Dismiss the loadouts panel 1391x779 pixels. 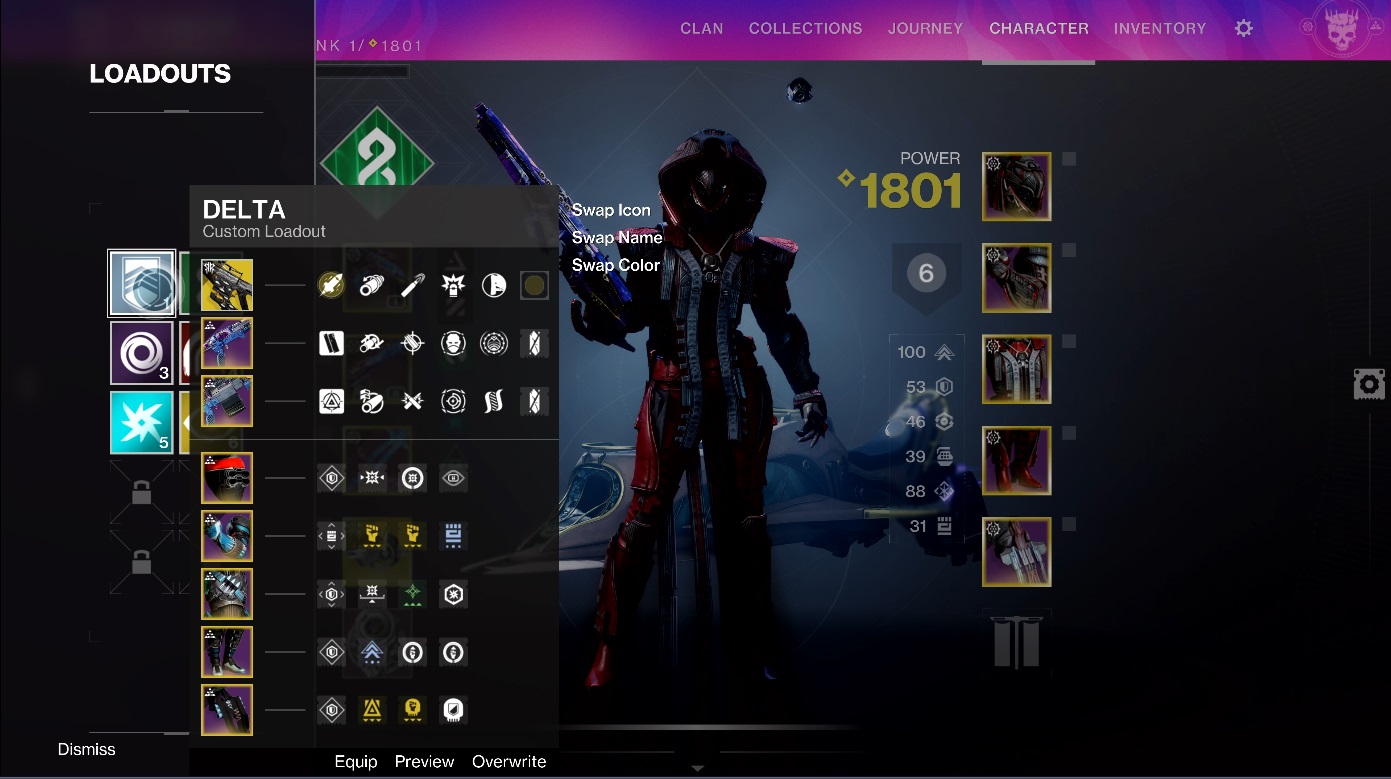87,749
